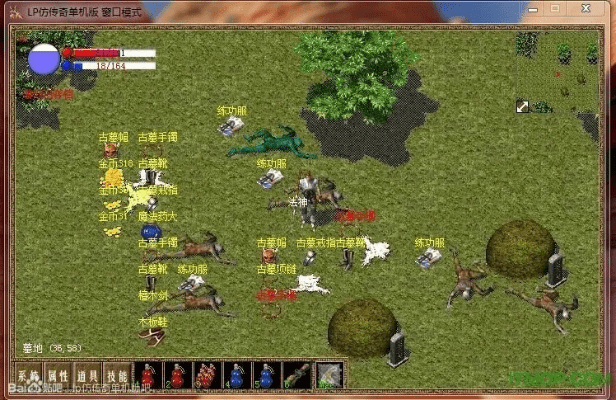Use the blue potion in hotbar slot 5
This screenshot has height=400, width=616.
coord(266,375)
